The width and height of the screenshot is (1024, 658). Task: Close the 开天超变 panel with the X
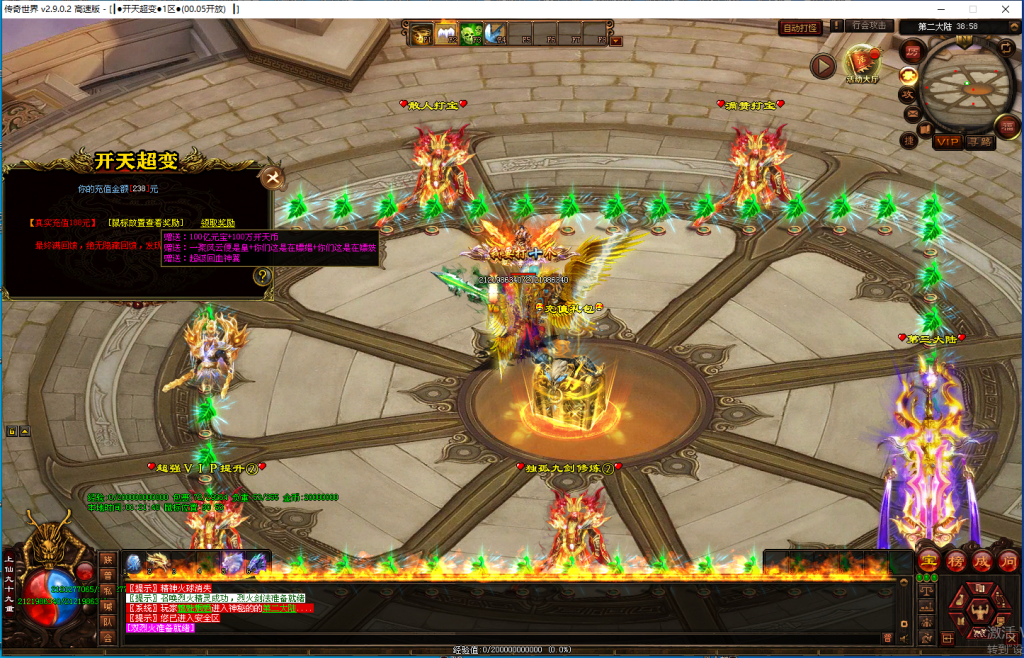tap(270, 178)
